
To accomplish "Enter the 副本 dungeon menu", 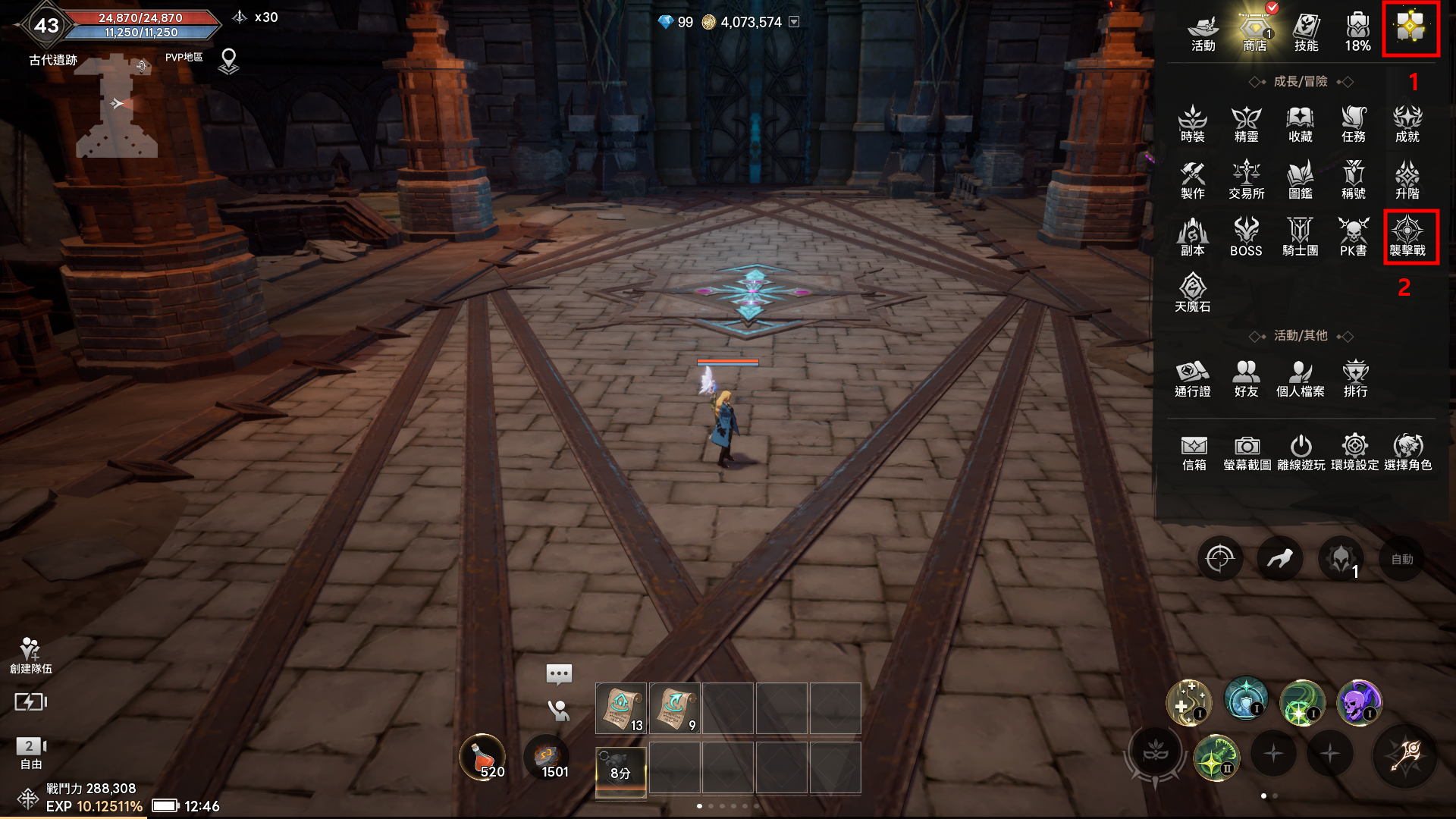I will (x=1193, y=237).
